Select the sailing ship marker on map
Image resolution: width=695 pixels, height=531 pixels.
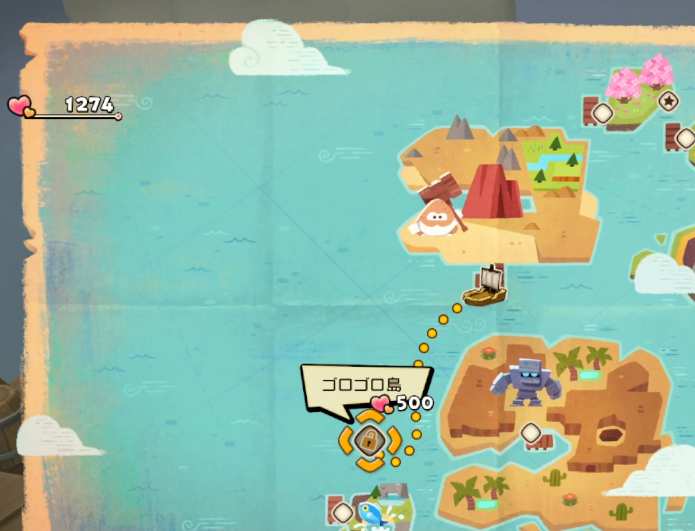[x=485, y=287]
